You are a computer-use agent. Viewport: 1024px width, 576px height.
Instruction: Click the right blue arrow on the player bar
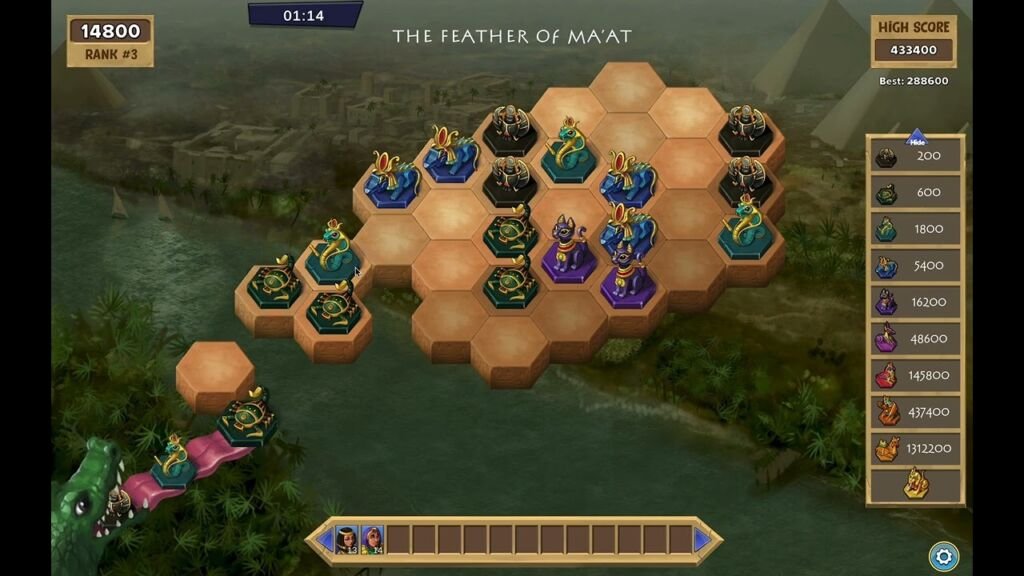click(702, 540)
